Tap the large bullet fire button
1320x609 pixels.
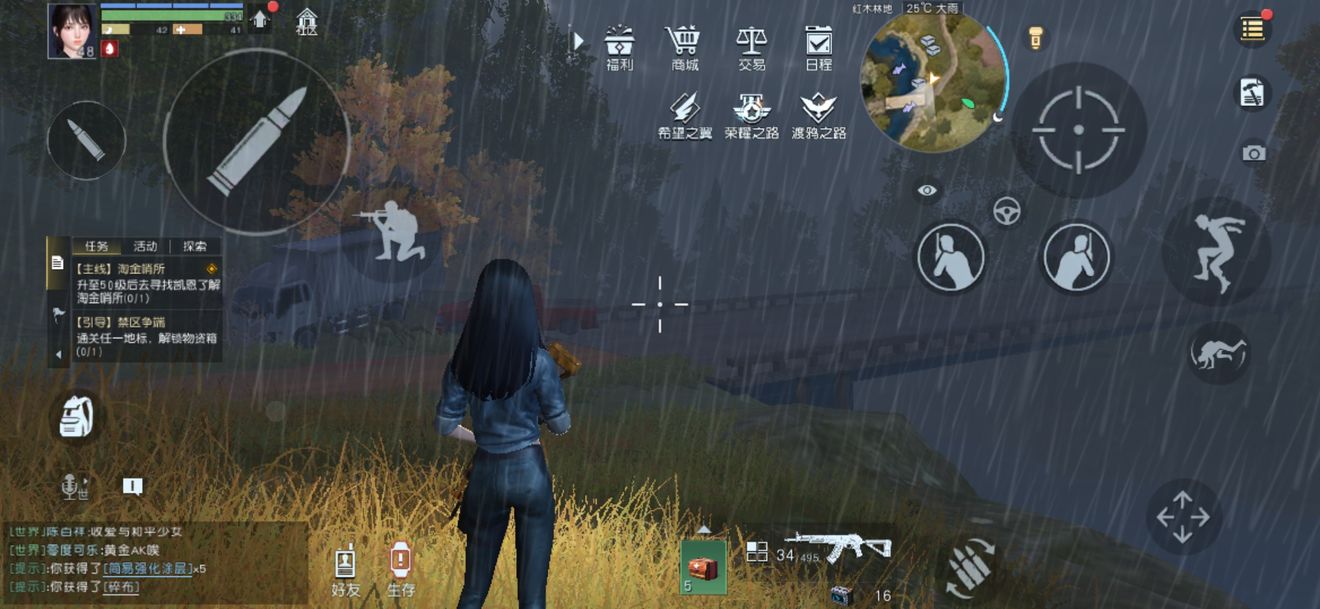[257, 142]
